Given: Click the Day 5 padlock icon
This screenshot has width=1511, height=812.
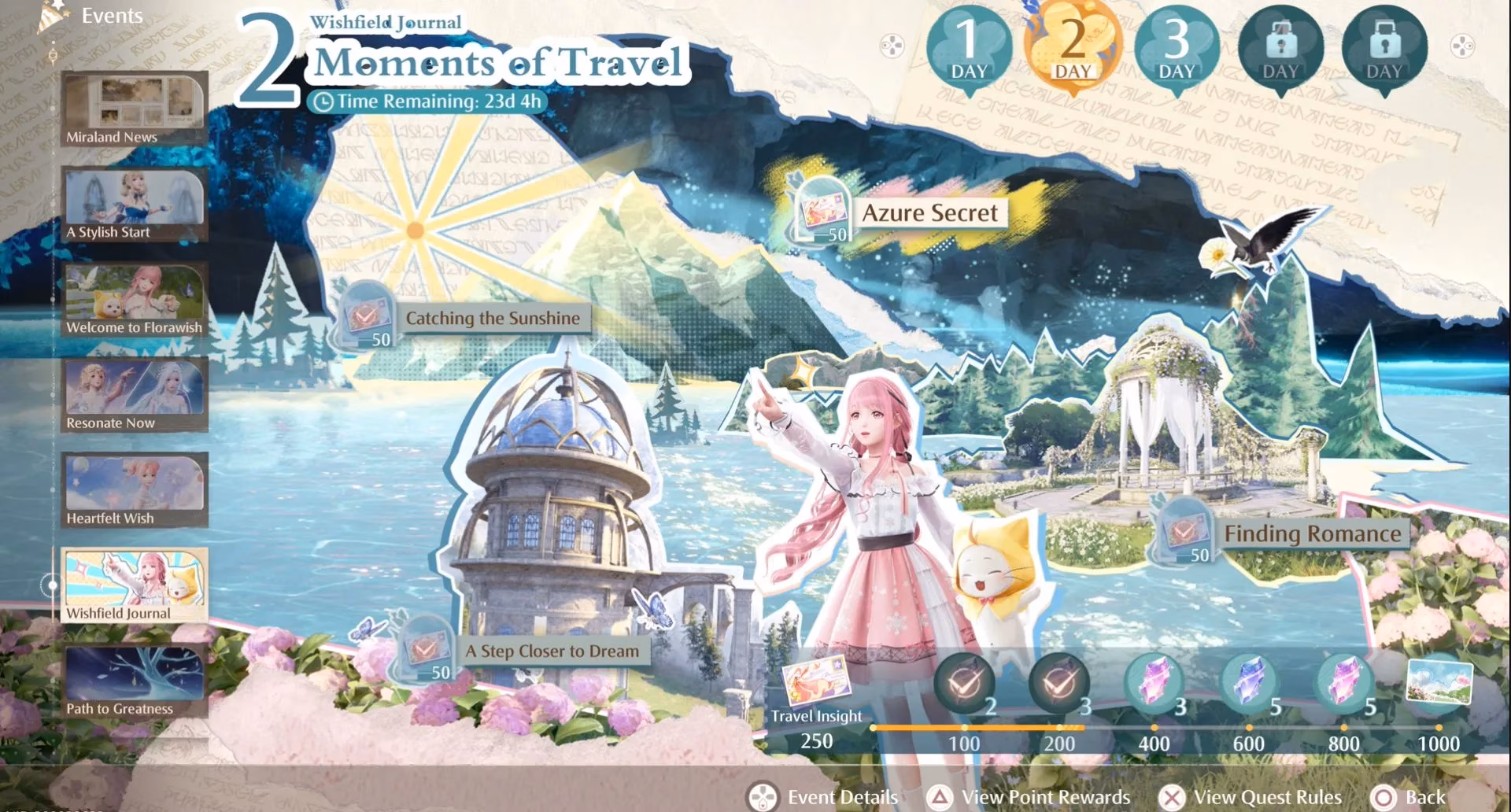Looking at the screenshot, I should [x=1384, y=46].
